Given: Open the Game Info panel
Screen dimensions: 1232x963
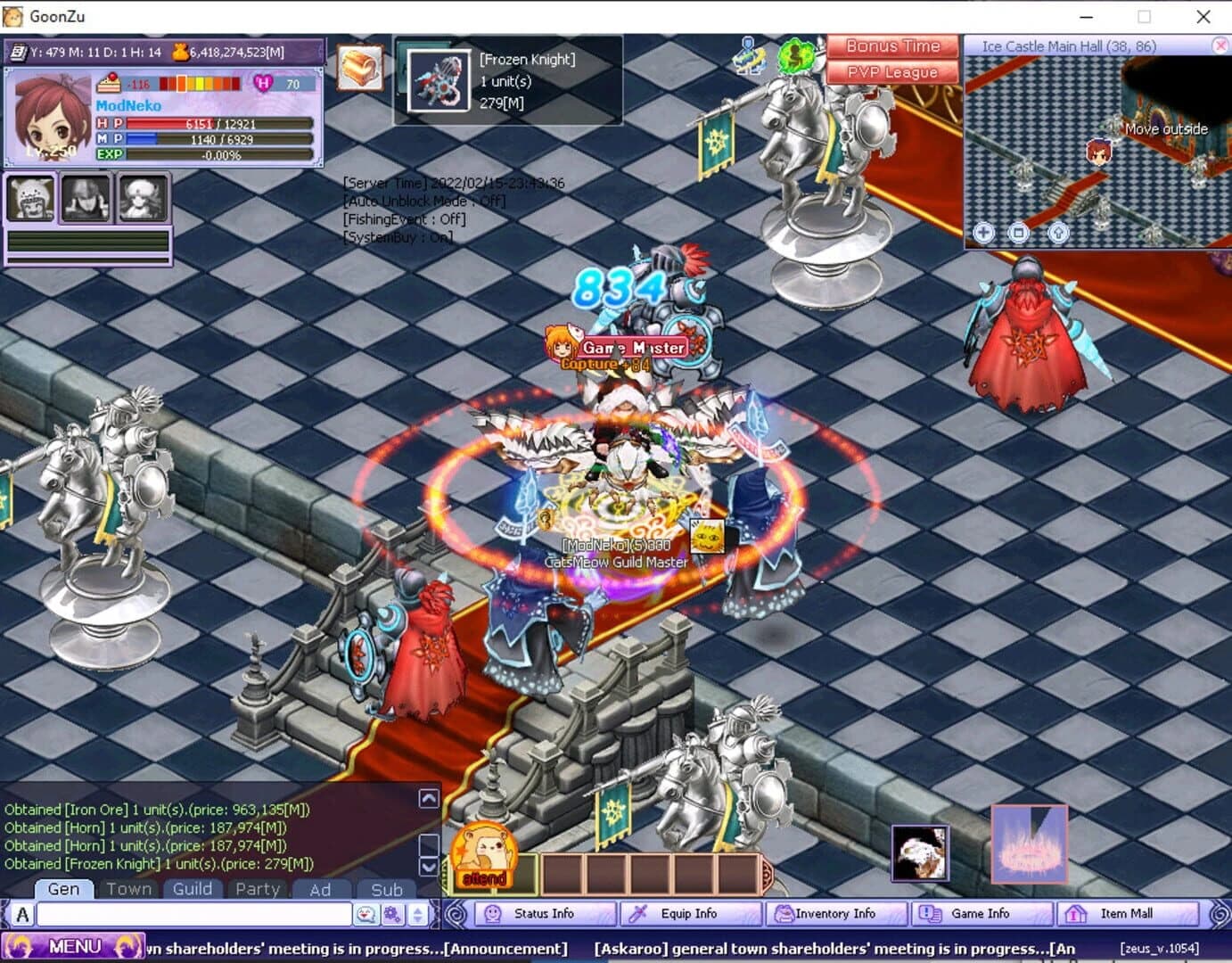Looking at the screenshot, I should 981,913.
